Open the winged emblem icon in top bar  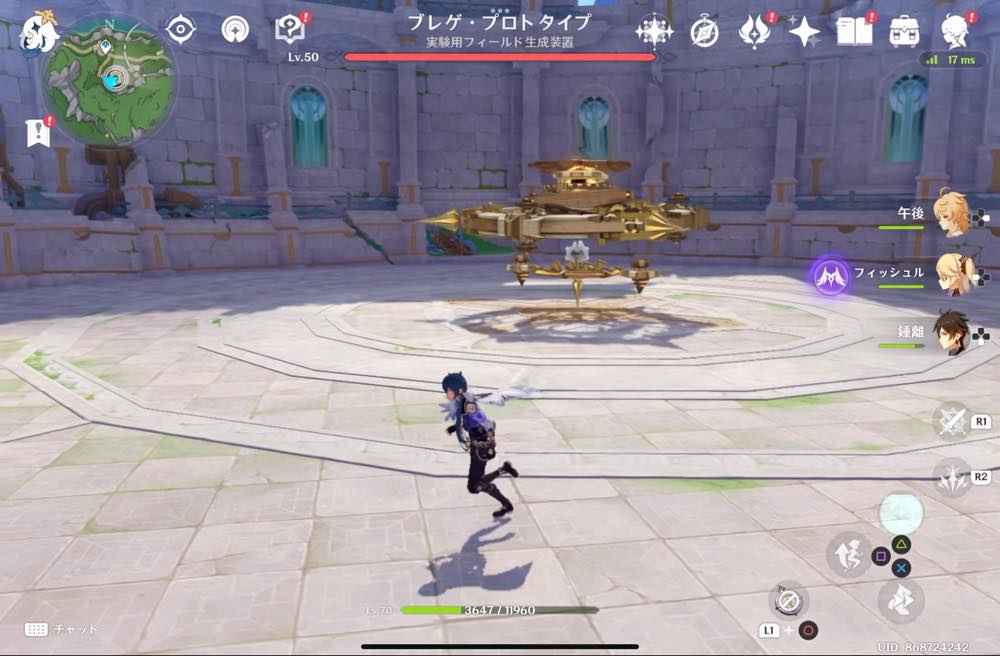(753, 32)
